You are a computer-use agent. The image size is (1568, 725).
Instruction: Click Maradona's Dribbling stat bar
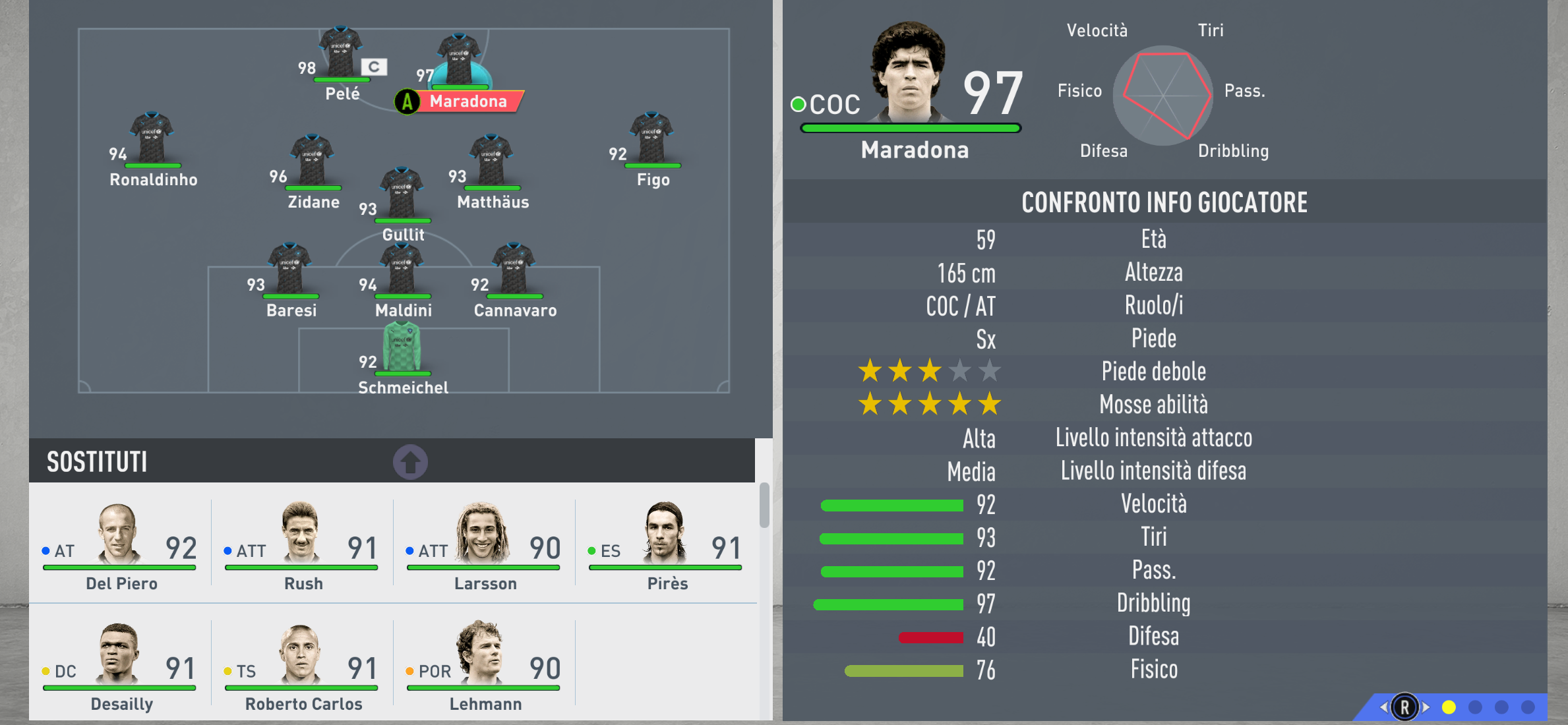pyautogui.click(x=887, y=604)
